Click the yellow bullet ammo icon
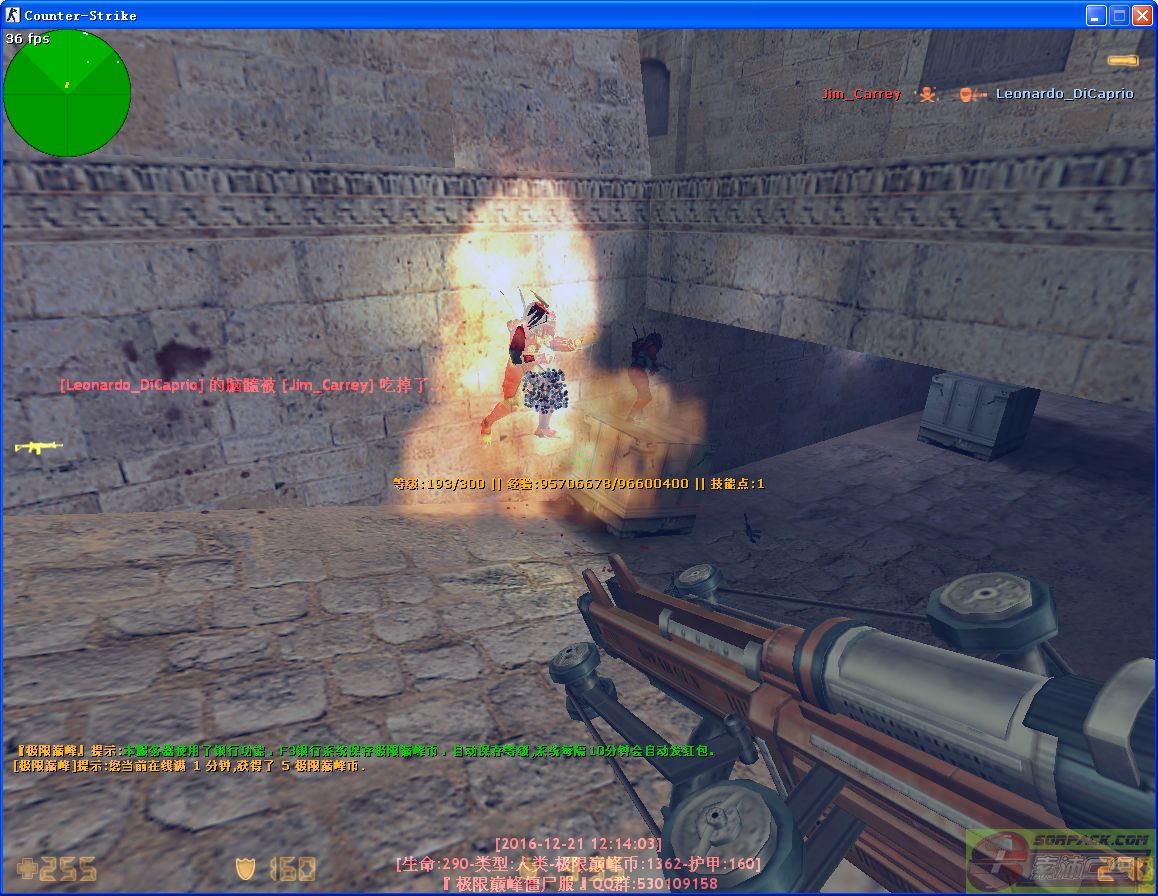Screen dimensions: 1158x896 (x=1122, y=61)
